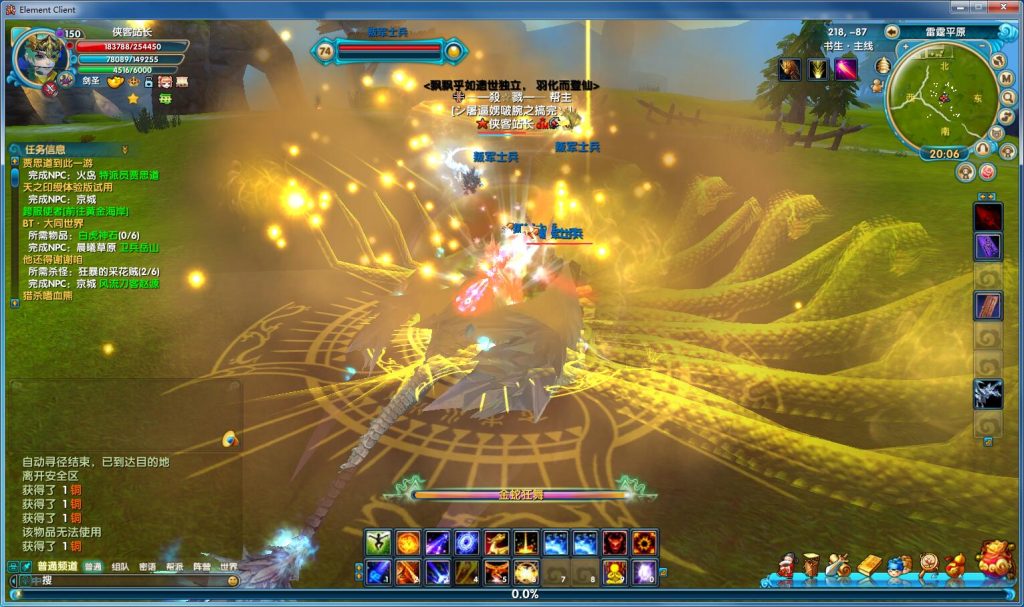Switch chat to the 组队 team channel
1024x607 pixels.
120,567
